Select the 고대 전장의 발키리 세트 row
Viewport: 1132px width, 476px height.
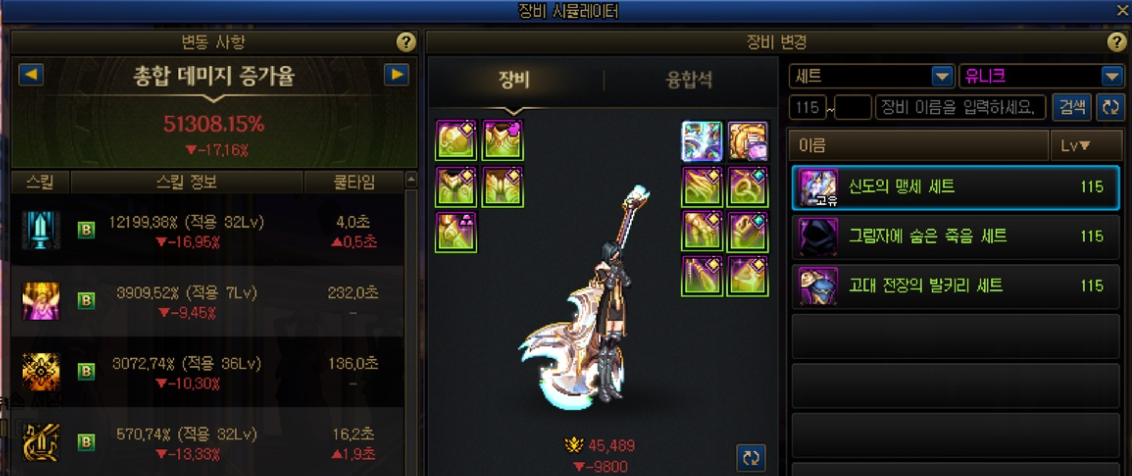[x=954, y=286]
